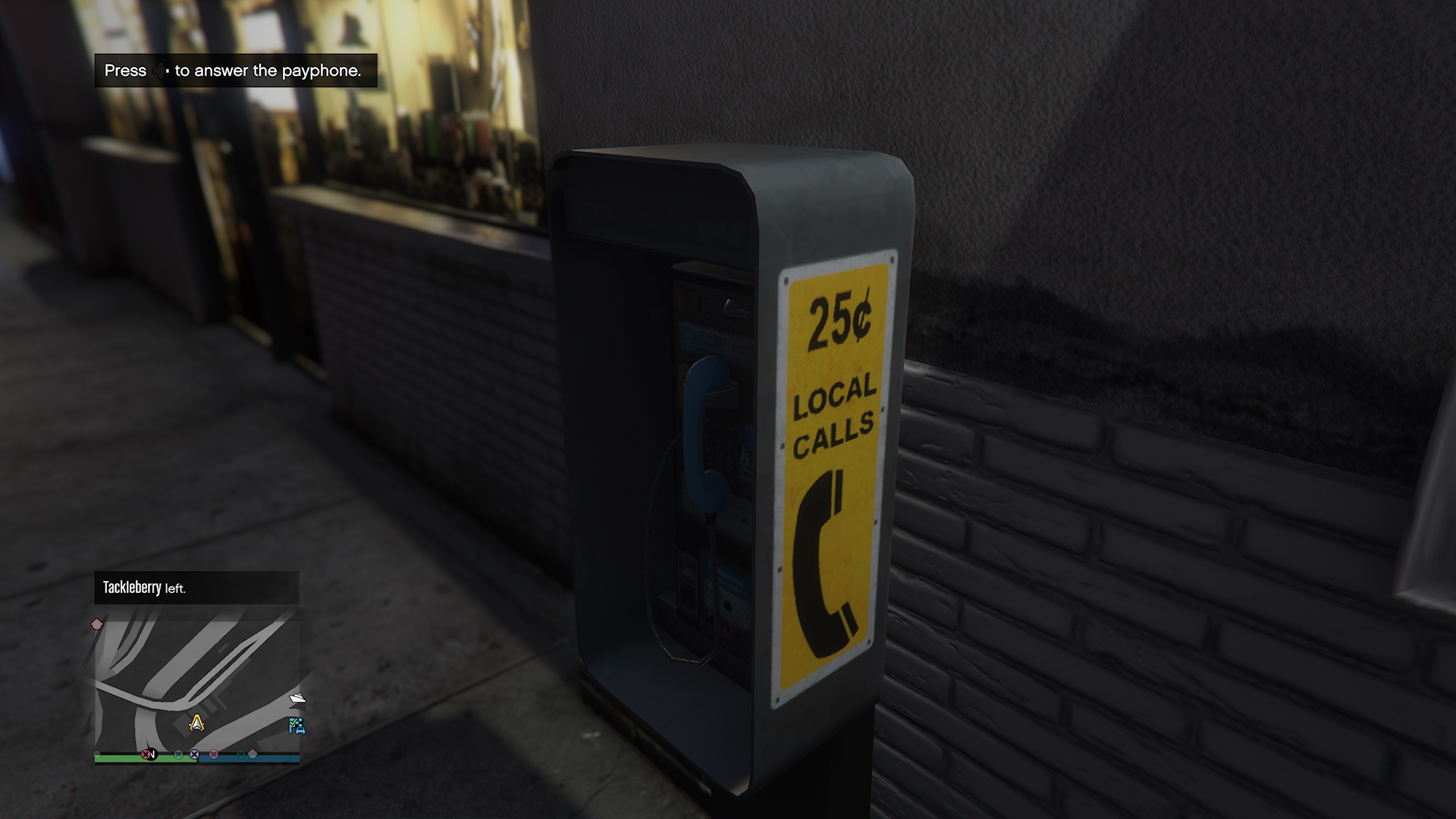Click the yacht blip on the minimap
This screenshot has width=1456, height=819.
point(297,698)
